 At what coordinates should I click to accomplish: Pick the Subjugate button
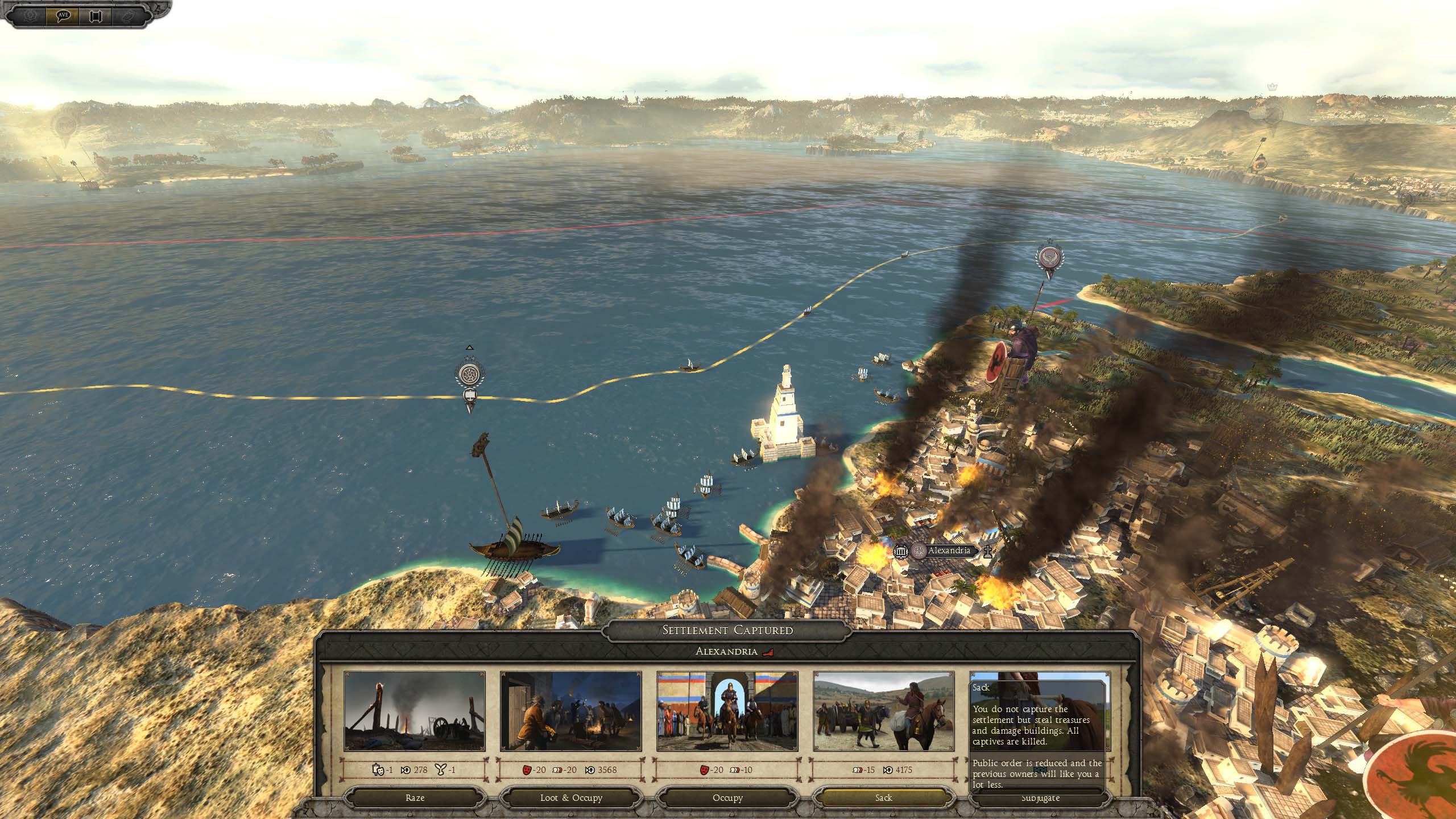point(1040,798)
